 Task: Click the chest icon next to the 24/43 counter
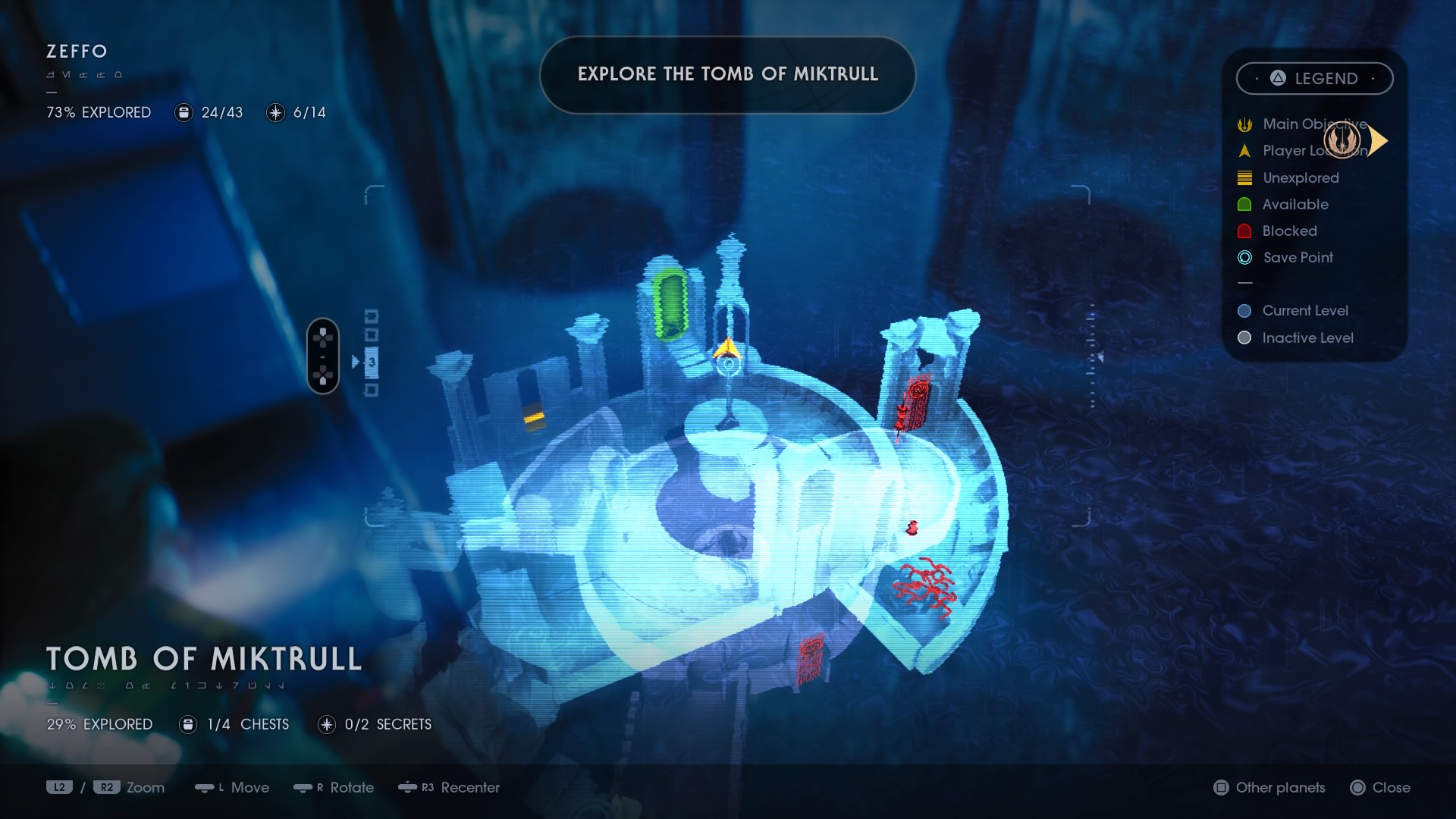(183, 112)
